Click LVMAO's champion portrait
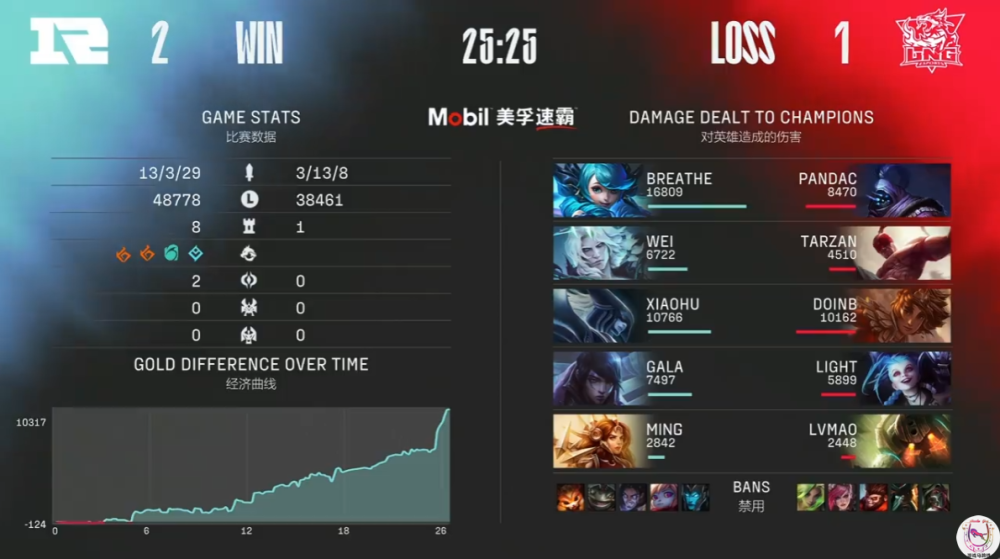The width and height of the screenshot is (1000, 559). [x=905, y=441]
